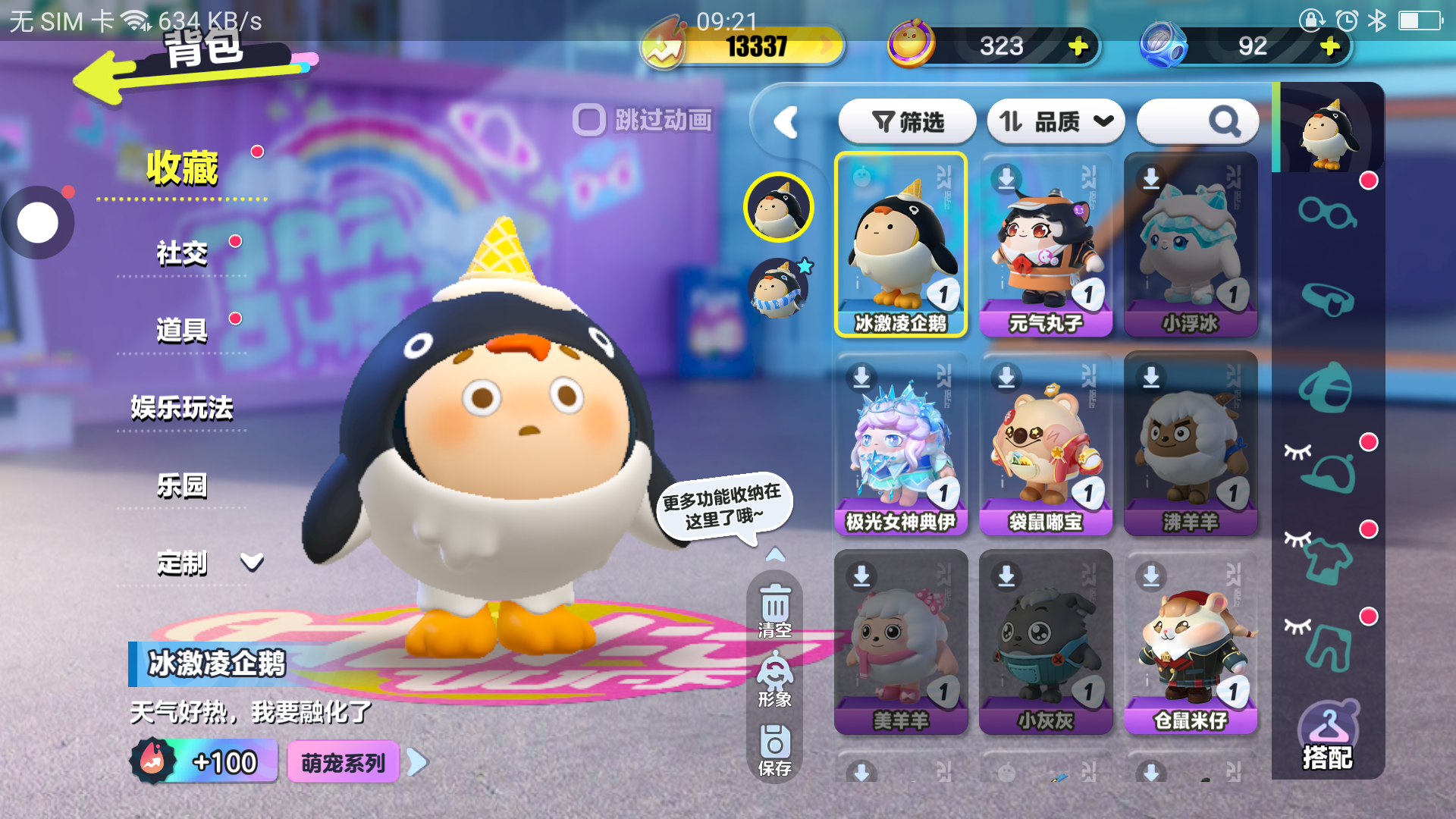Open the 品质 sort dropdown

[1055, 121]
